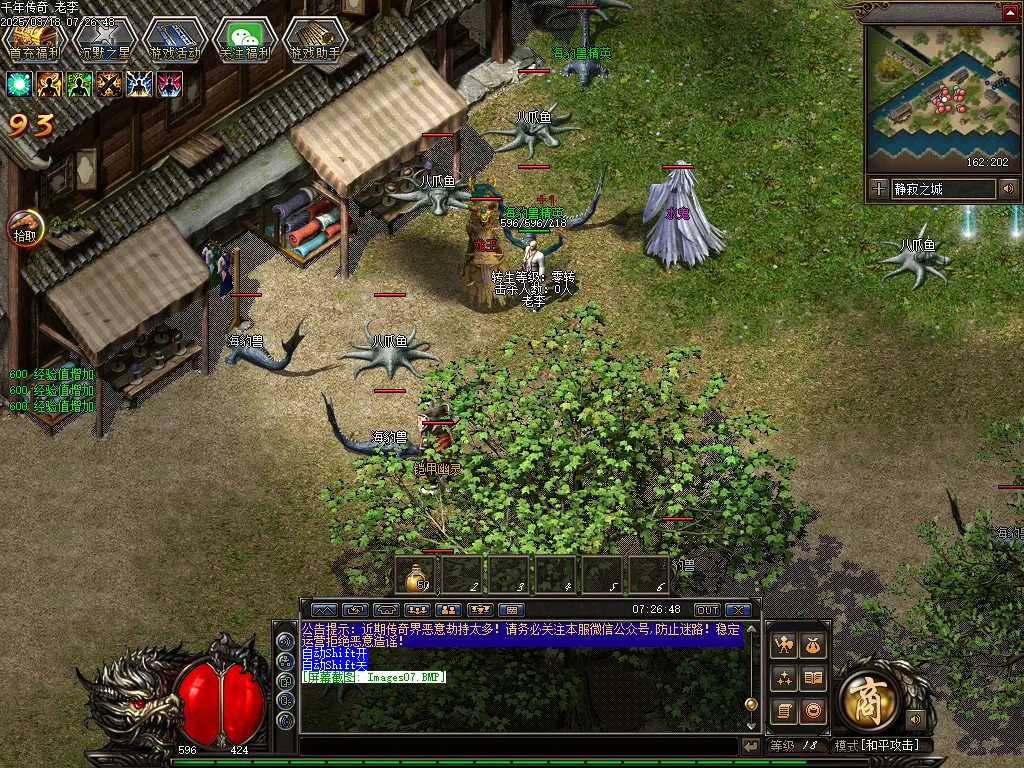Send the chat message with the enter arrow button
The image size is (1024, 768).
751,746
